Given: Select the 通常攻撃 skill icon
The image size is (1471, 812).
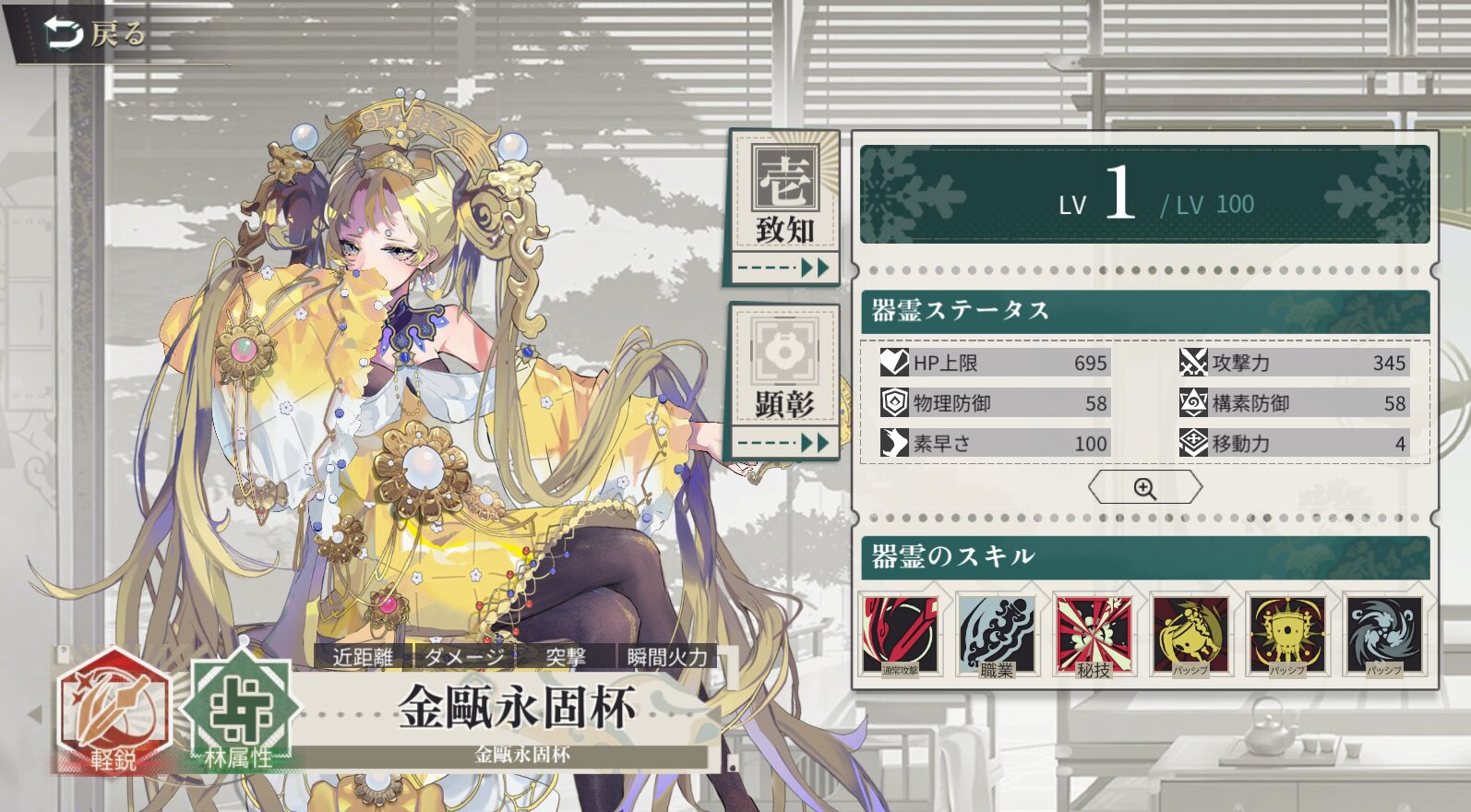Looking at the screenshot, I should 900,635.
